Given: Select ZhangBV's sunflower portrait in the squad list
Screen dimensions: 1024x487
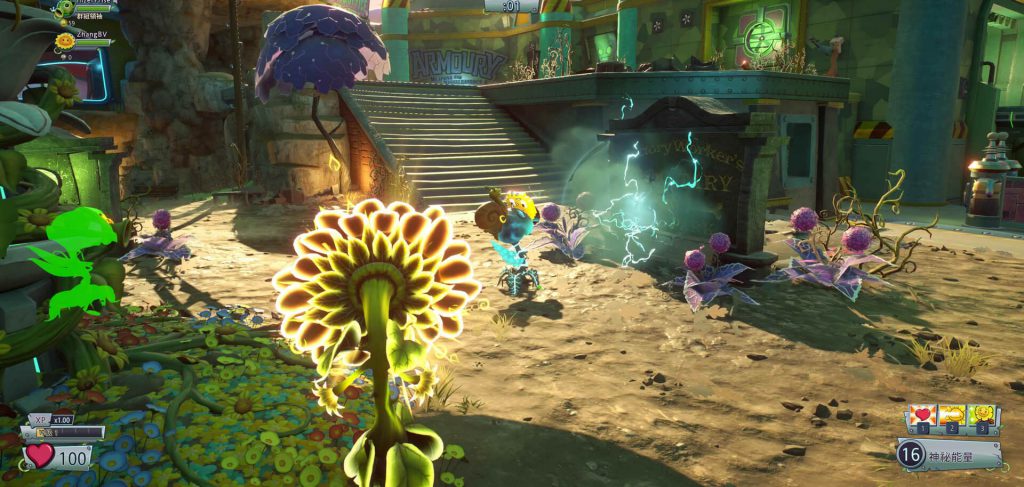Looking at the screenshot, I should [65, 42].
